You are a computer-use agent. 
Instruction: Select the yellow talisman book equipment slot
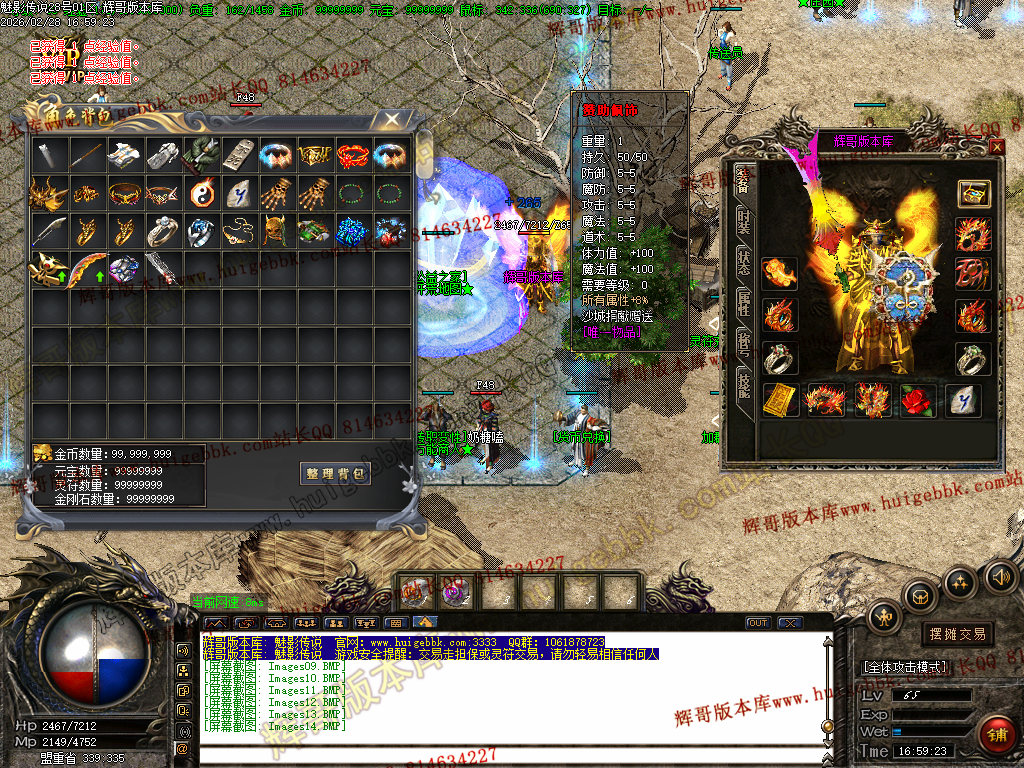tap(781, 400)
